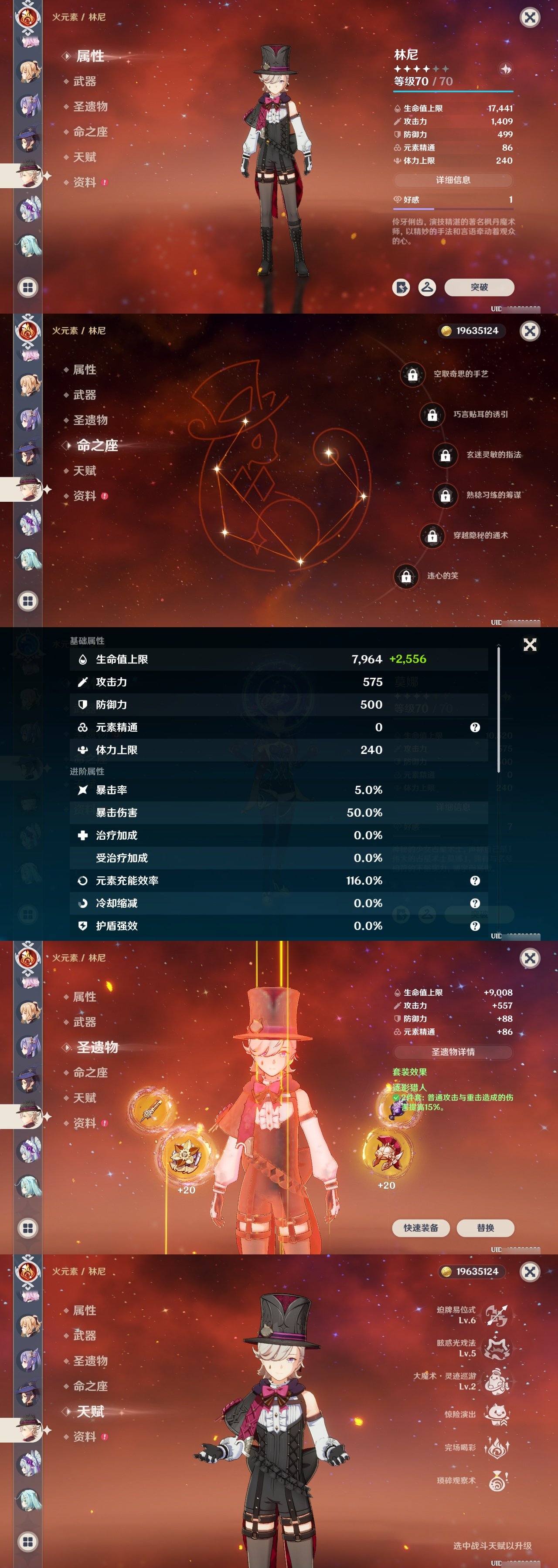
Task: Expand 详细信息 to view detailed attributes
Action: click(x=454, y=180)
